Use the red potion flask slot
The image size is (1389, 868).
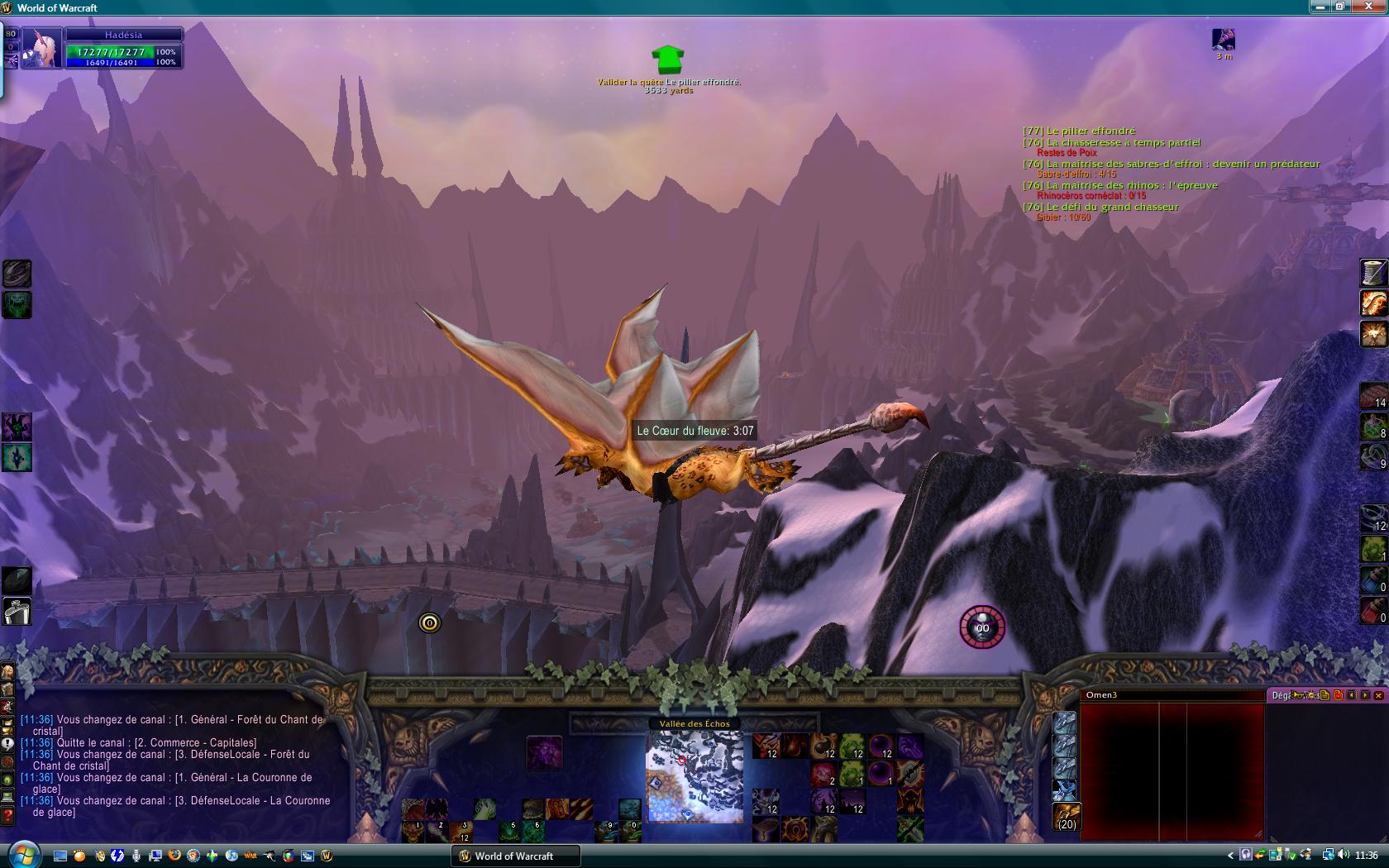click(x=1373, y=611)
